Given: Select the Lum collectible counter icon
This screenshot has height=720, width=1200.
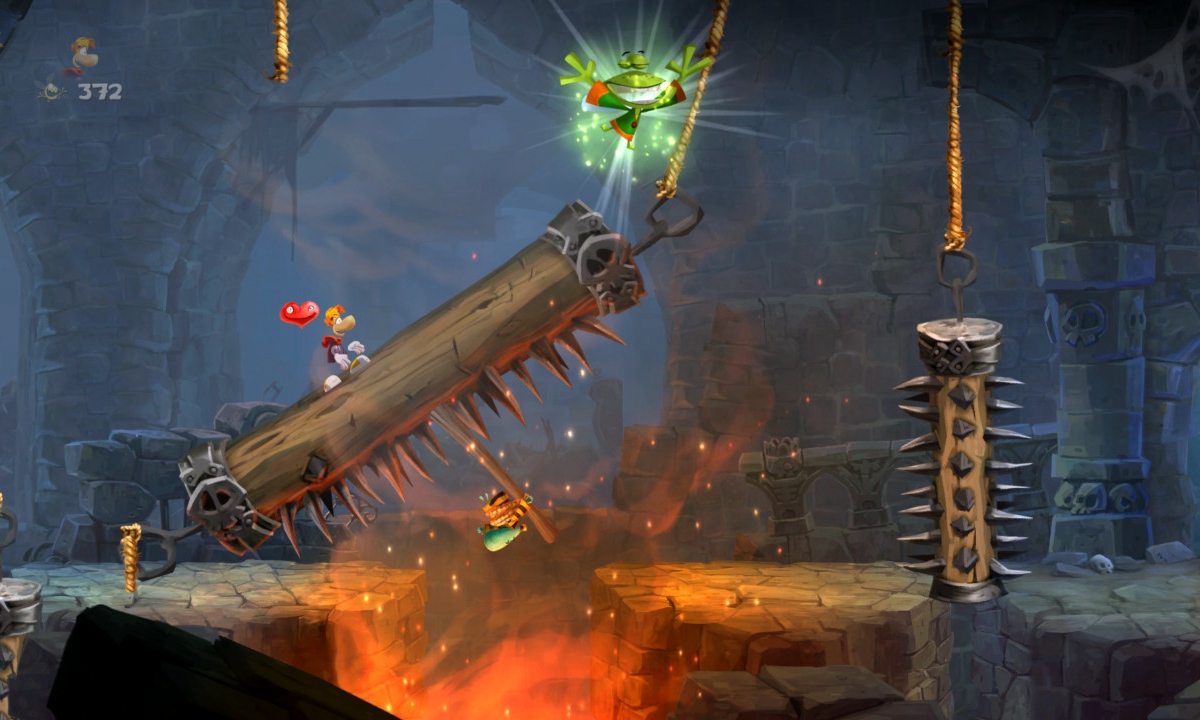Looking at the screenshot, I should 52,91.
